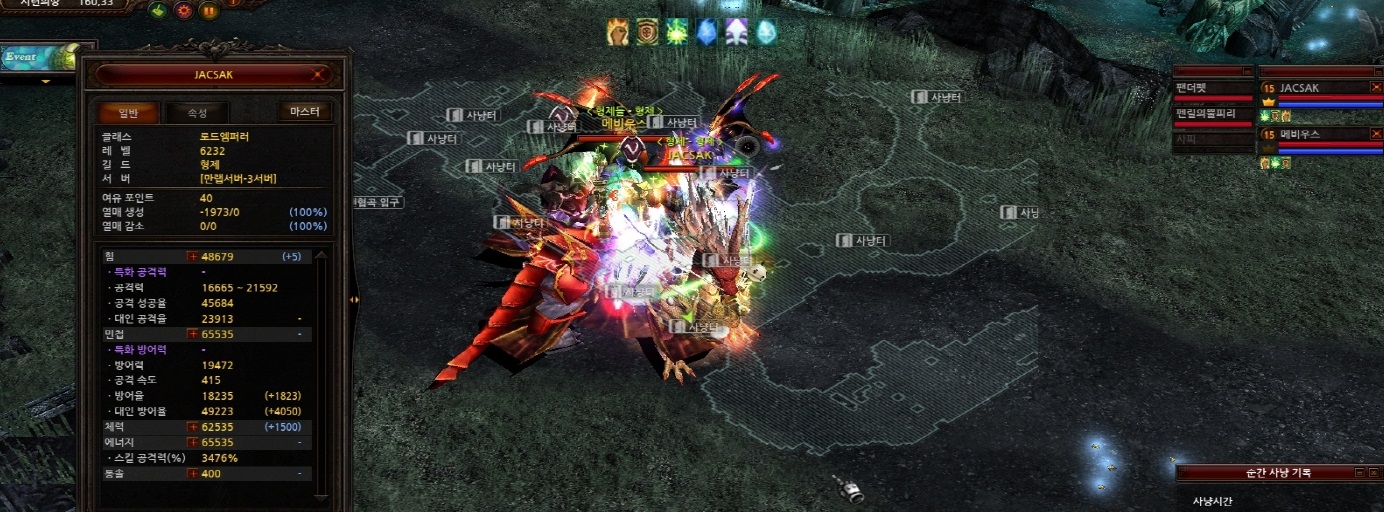Click the red gear icon at top
1384x512 pixels.
click(184, 11)
